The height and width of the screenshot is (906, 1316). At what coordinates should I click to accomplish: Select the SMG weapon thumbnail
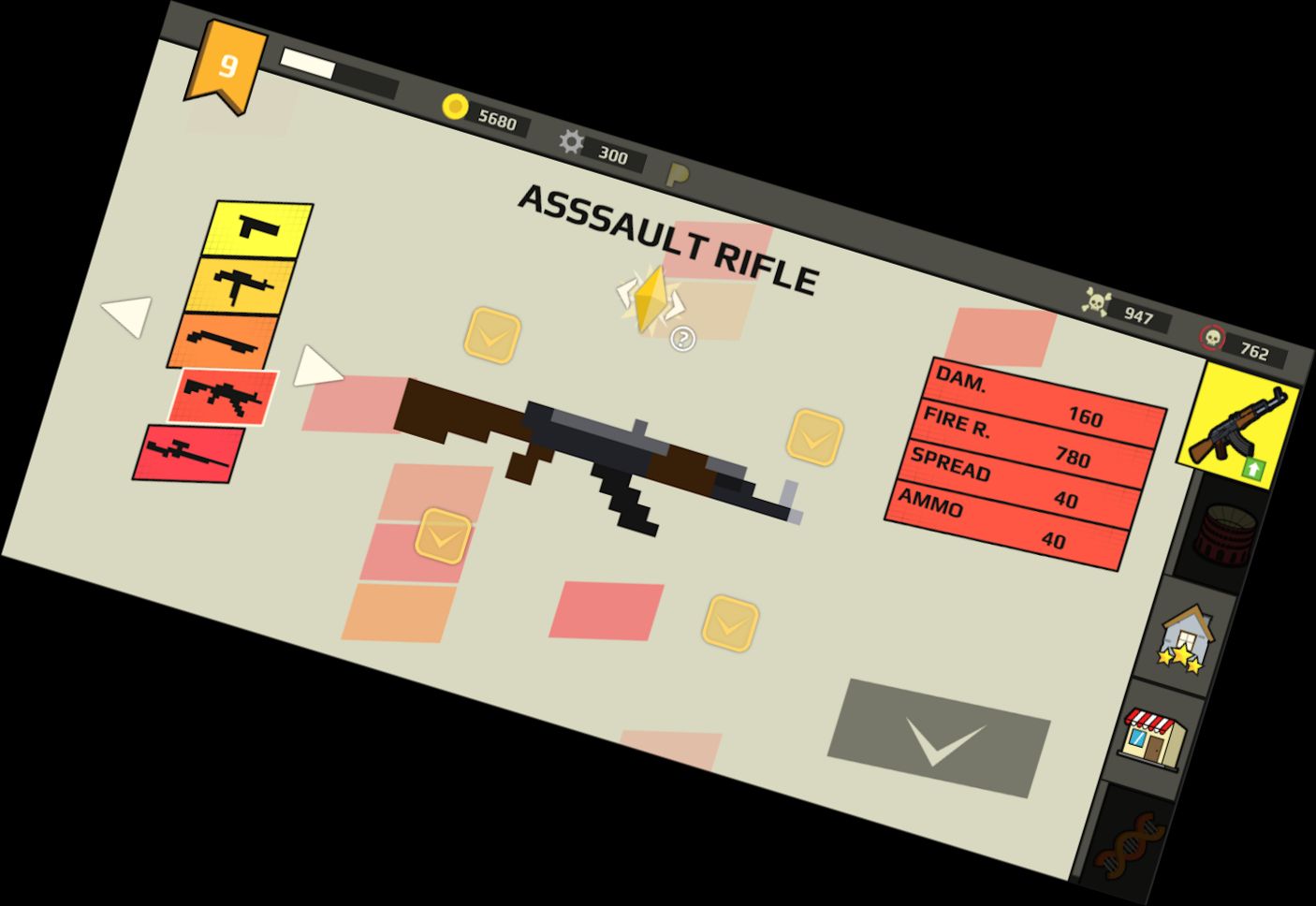(239, 285)
